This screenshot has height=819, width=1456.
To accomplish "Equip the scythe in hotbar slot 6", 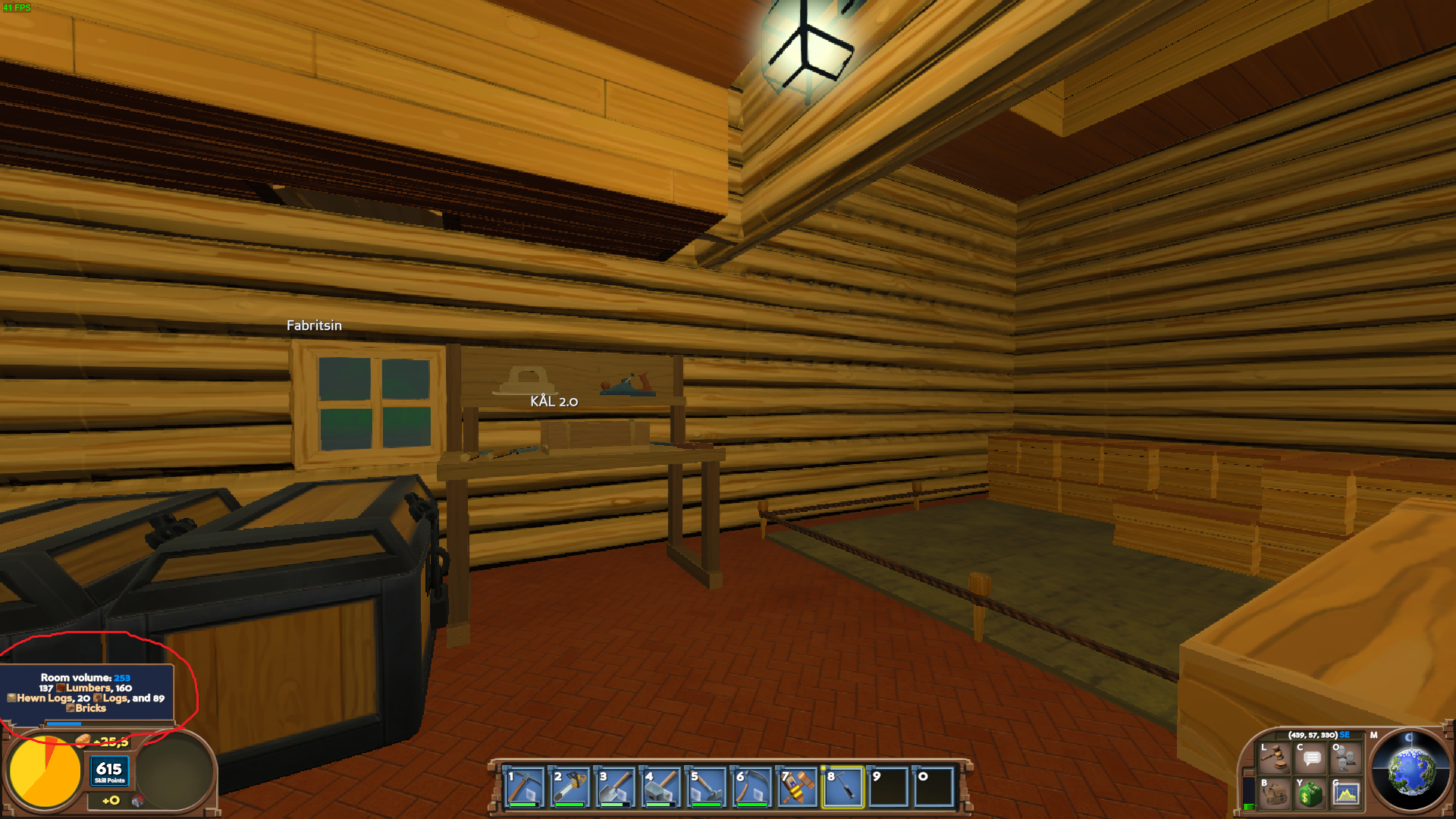I will (x=752, y=787).
